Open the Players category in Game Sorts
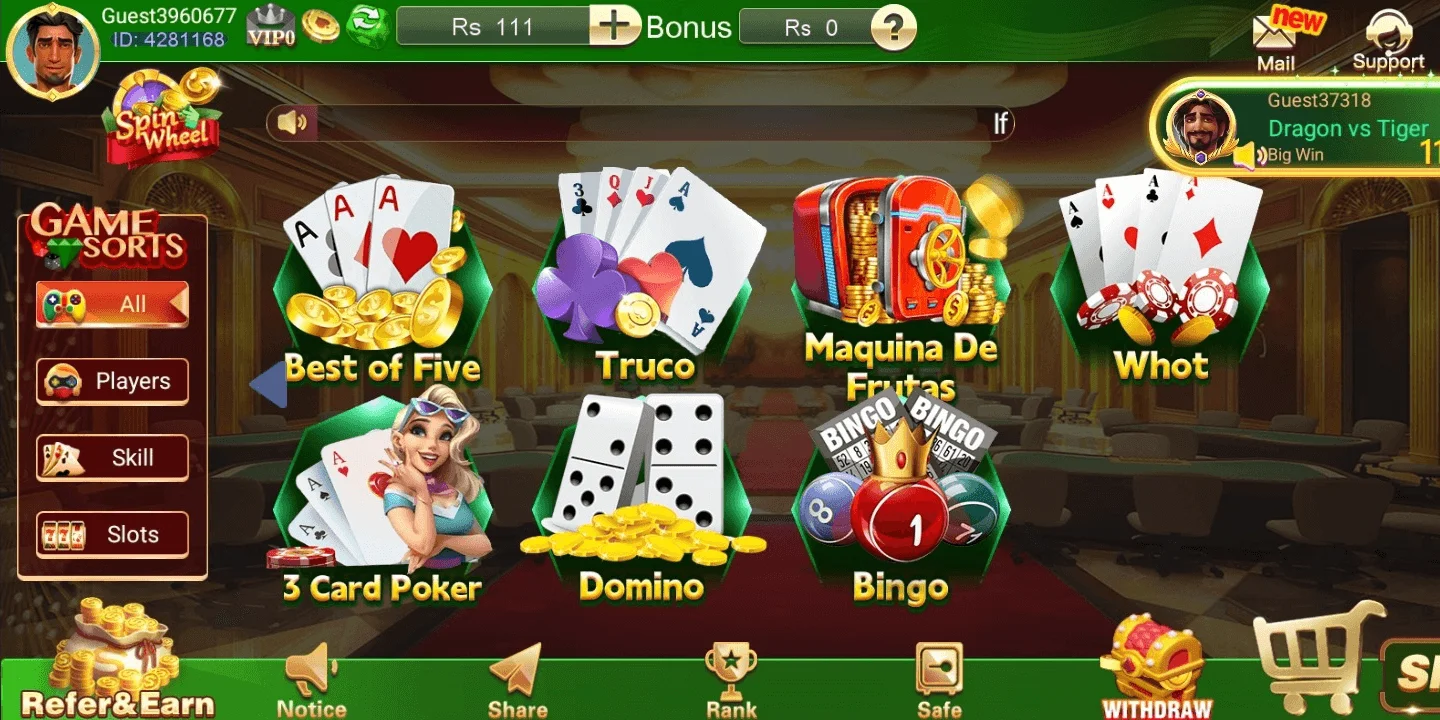 (x=110, y=381)
